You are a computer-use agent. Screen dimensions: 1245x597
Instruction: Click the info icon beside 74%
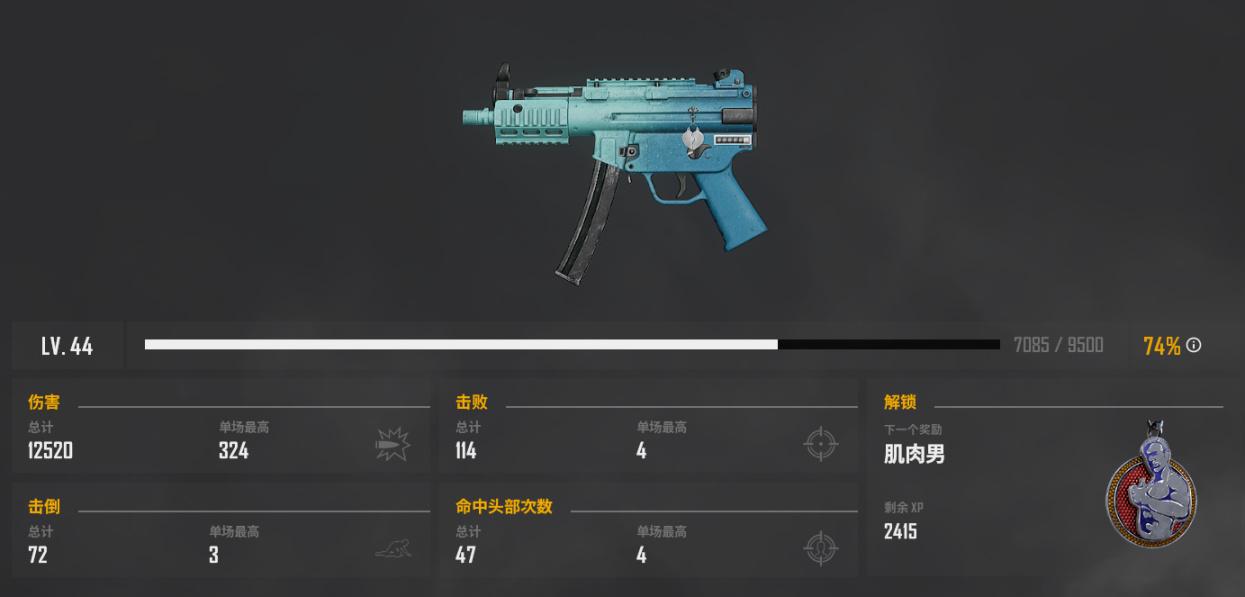point(1194,345)
